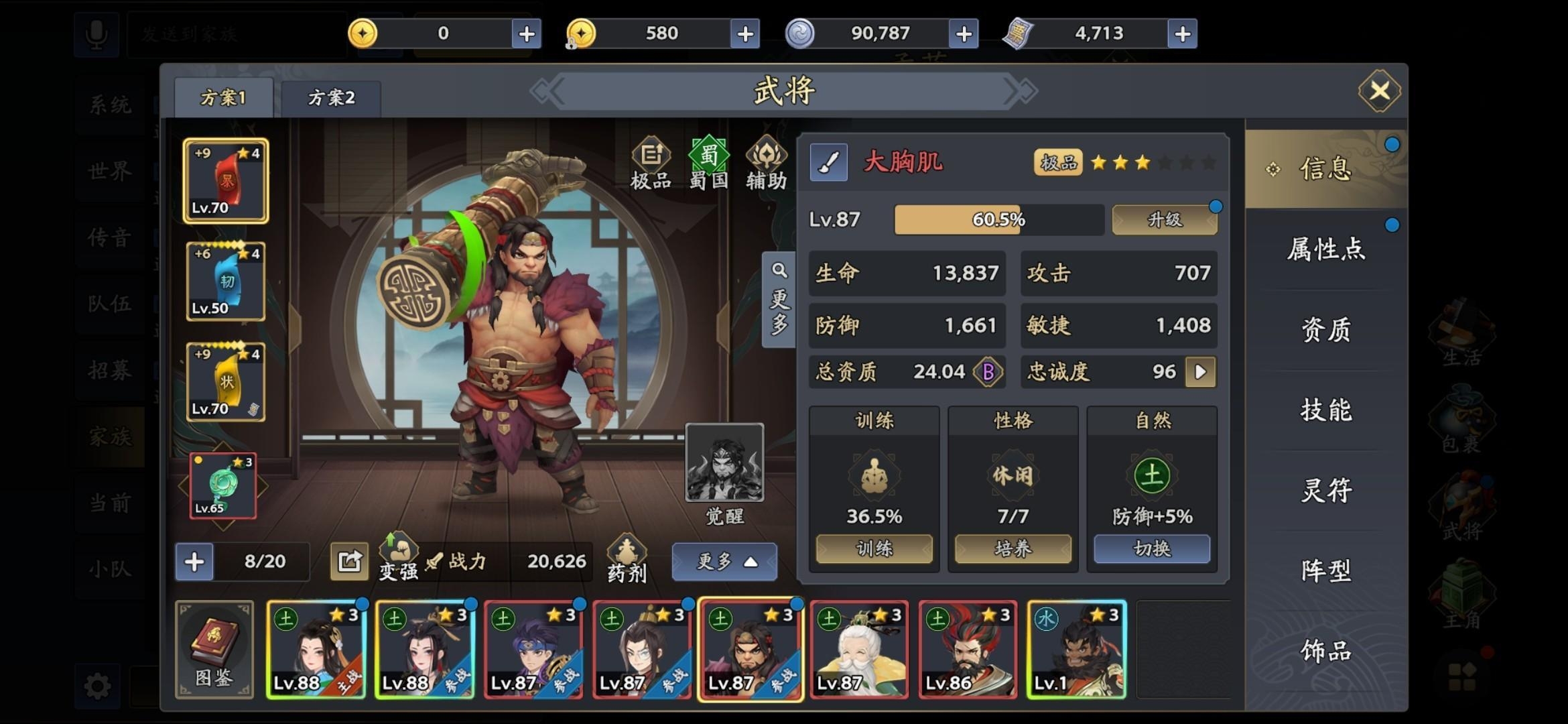1568x724 pixels.
Task: Open the 图鉴 codex book
Action: (x=214, y=649)
